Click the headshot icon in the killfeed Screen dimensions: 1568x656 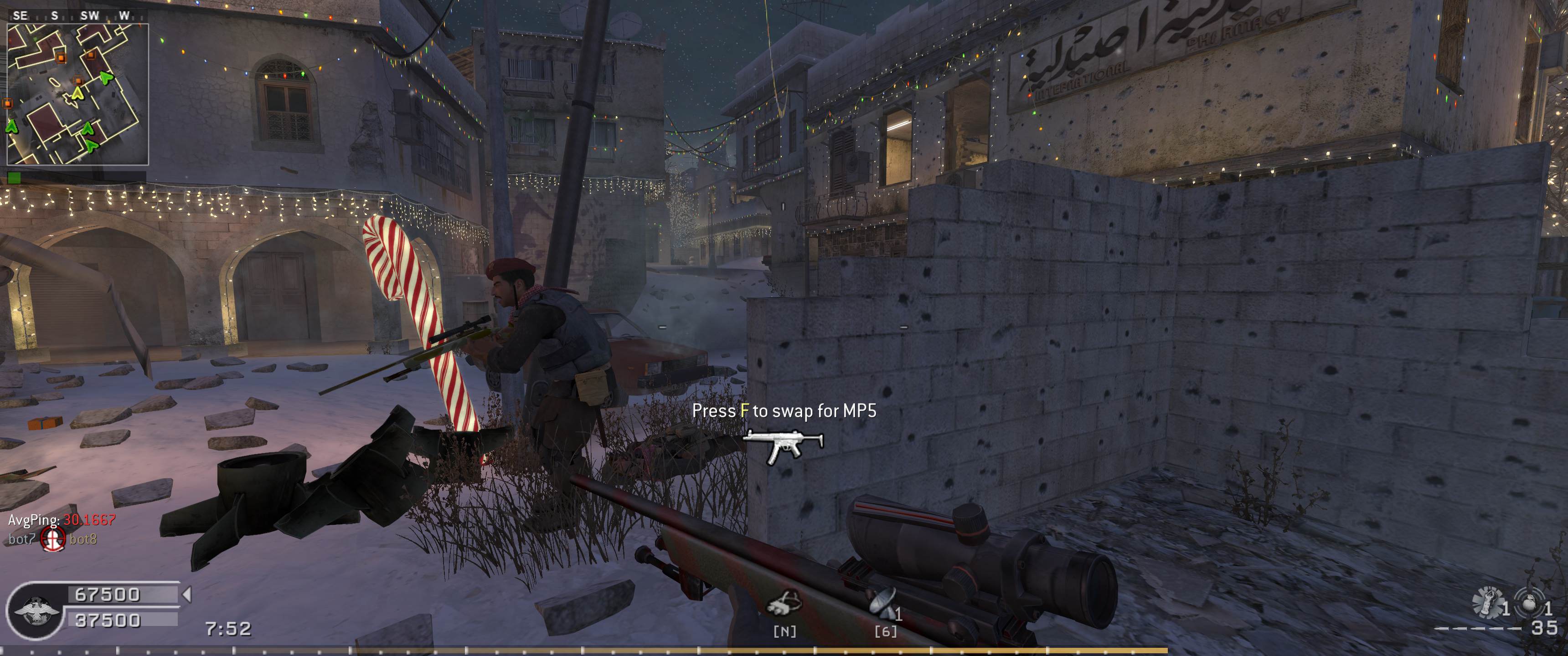52,539
